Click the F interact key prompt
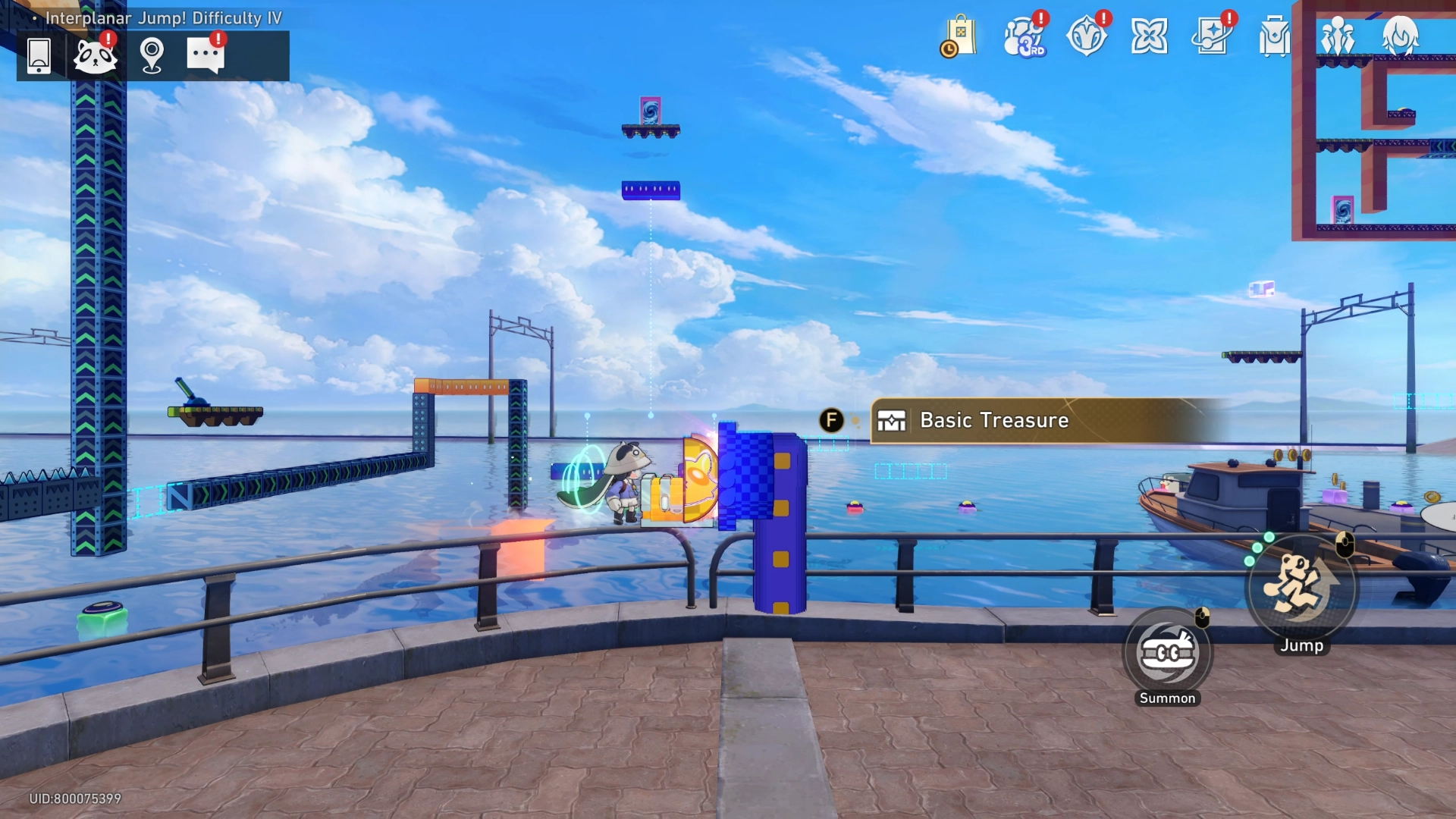The width and height of the screenshot is (1456, 819). click(x=832, y=419)
